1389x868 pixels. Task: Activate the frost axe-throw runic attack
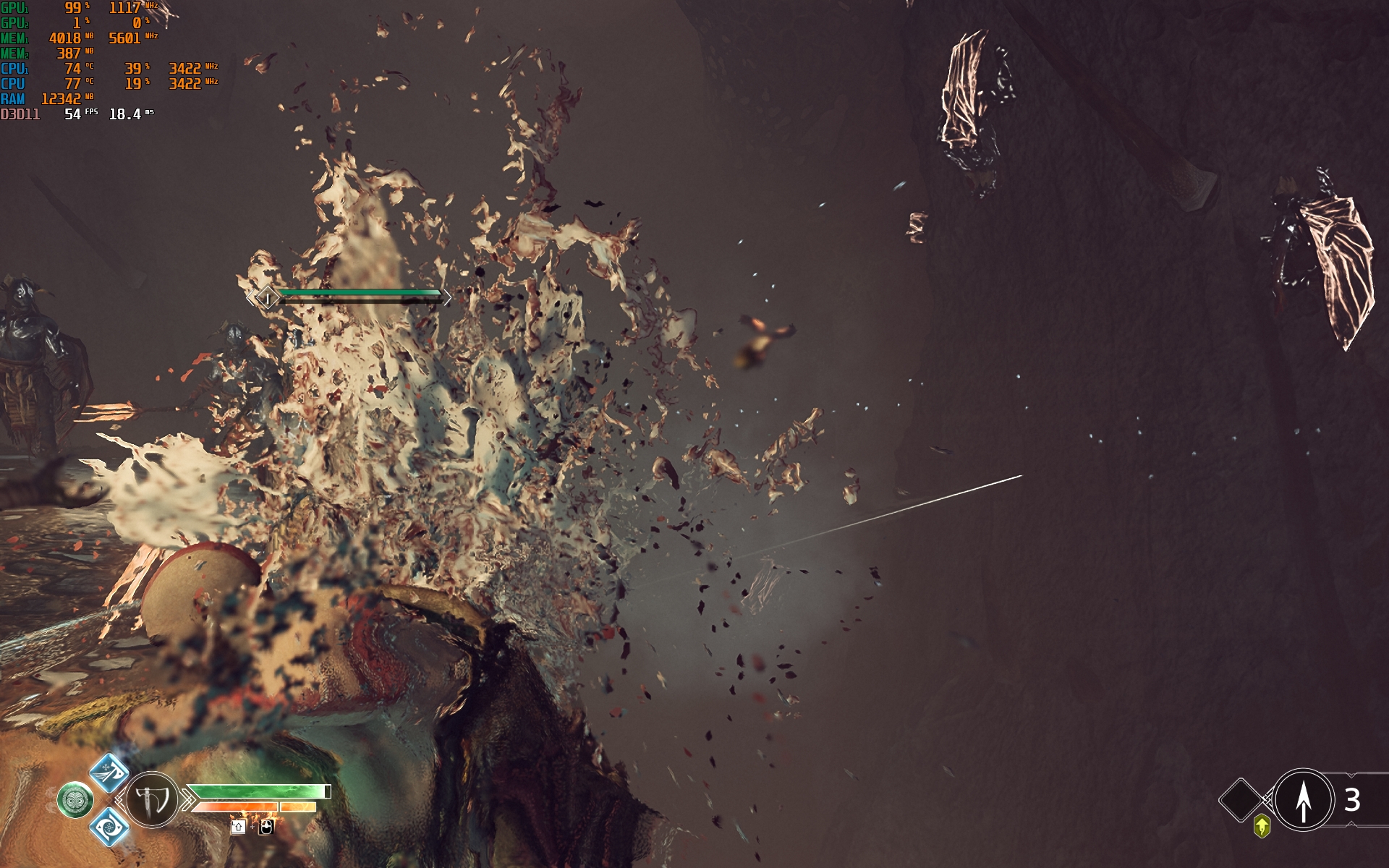109,772
